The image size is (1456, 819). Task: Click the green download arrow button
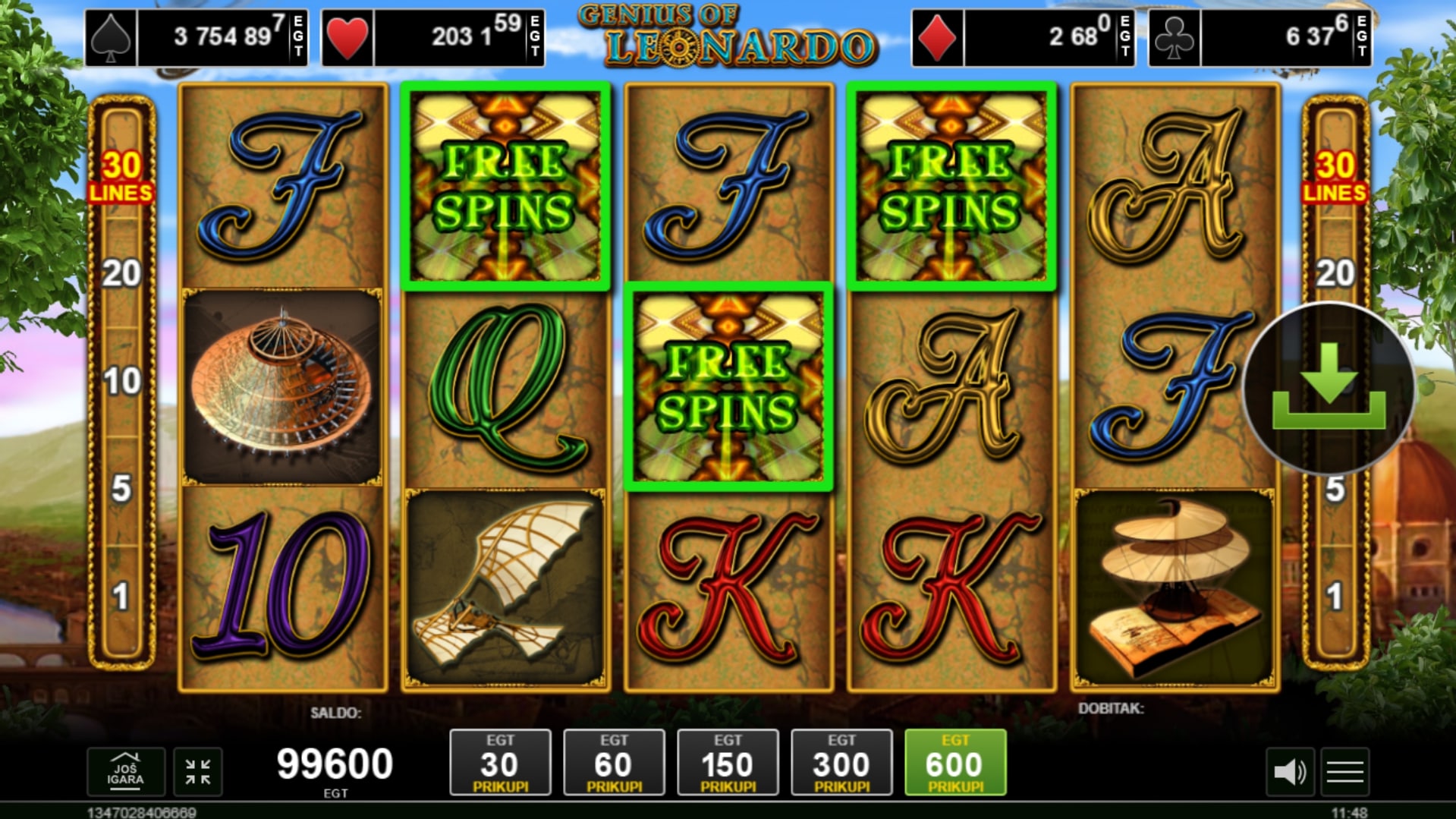(1329, 387)
